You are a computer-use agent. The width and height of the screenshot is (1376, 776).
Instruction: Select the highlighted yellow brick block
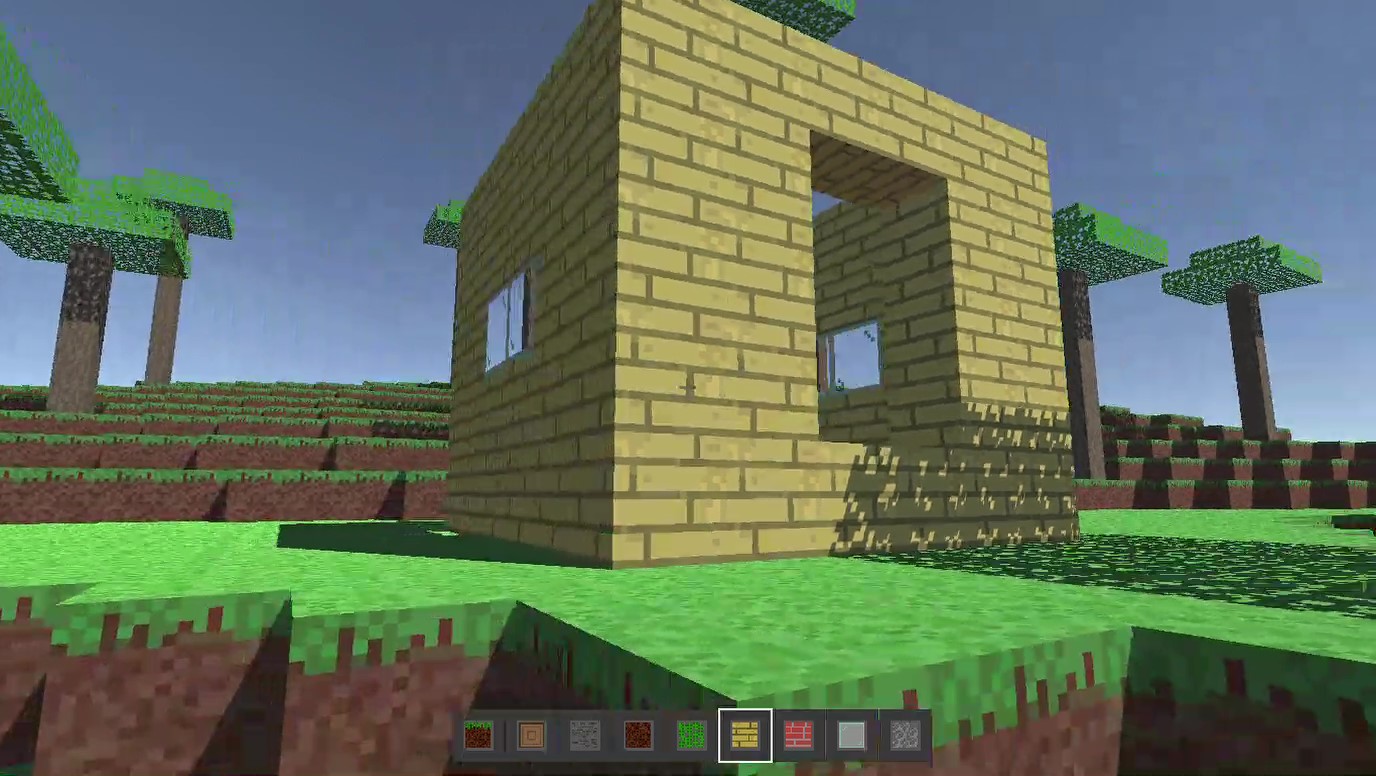tap(745, 737)
